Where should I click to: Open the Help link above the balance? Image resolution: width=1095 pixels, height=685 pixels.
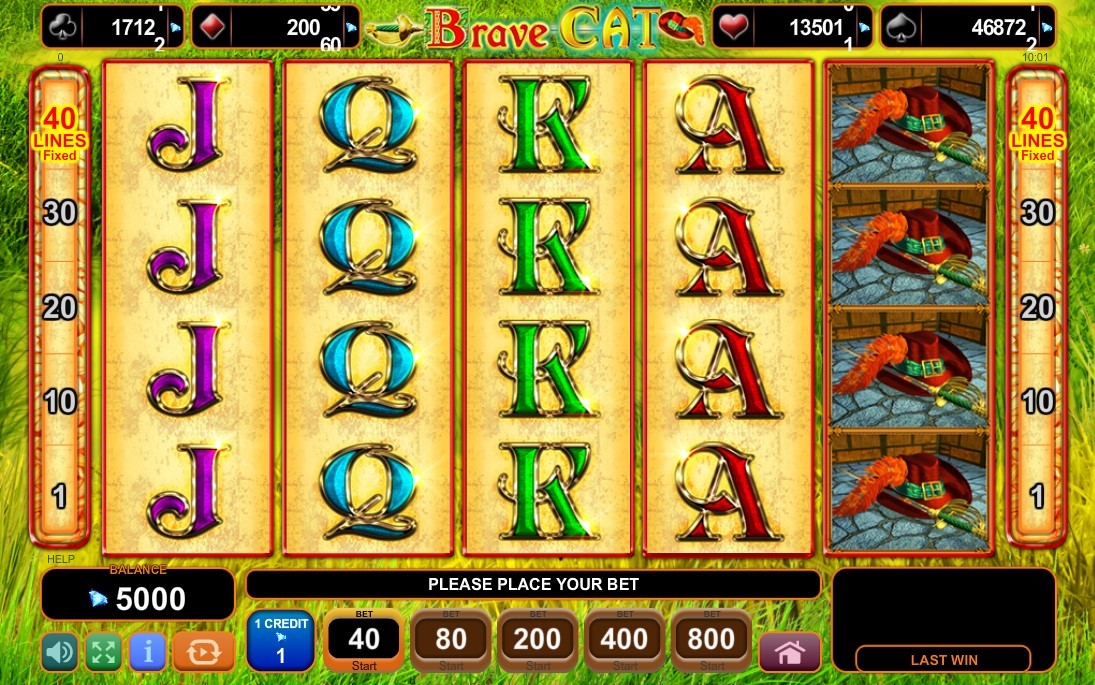click(x=60, y=559)
